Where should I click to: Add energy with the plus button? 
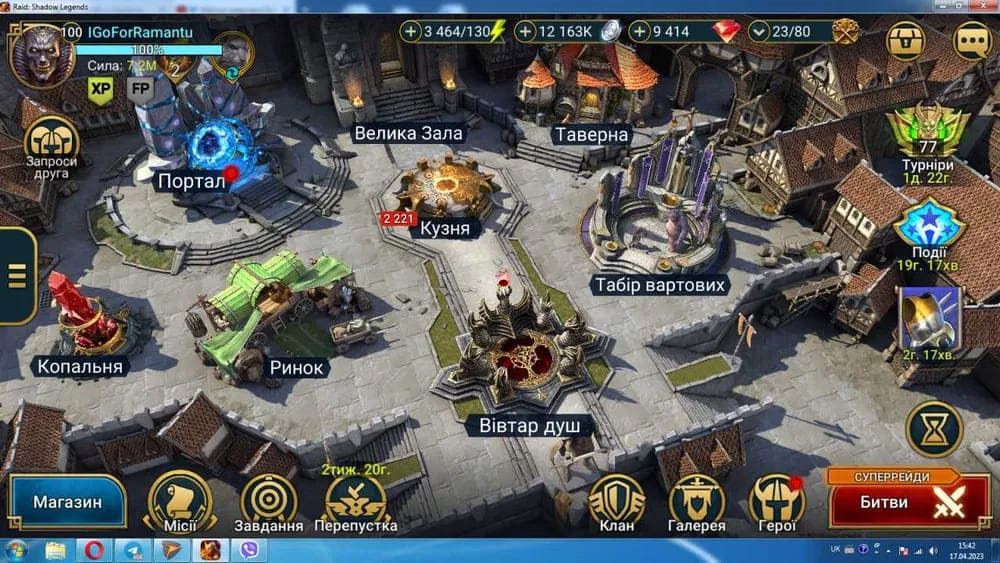[x=411, y=32]
